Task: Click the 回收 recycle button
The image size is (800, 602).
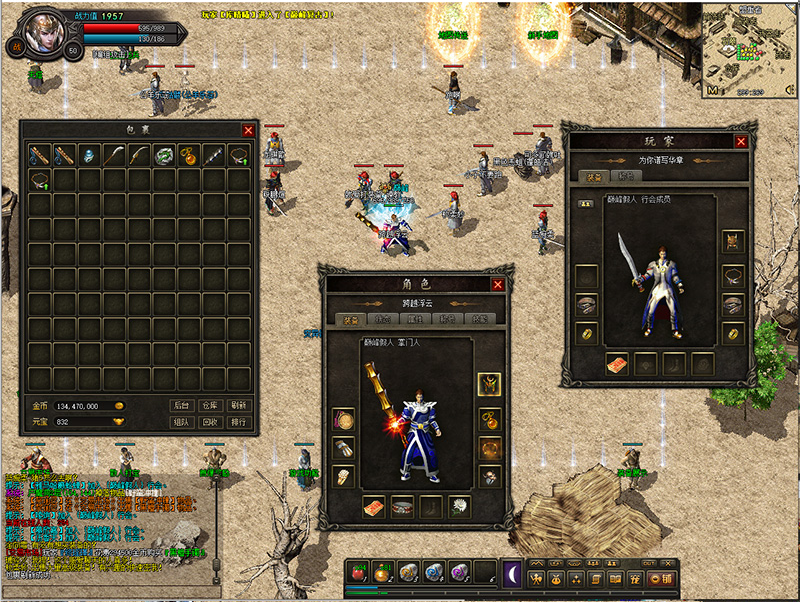Action: tap(209, 422)
